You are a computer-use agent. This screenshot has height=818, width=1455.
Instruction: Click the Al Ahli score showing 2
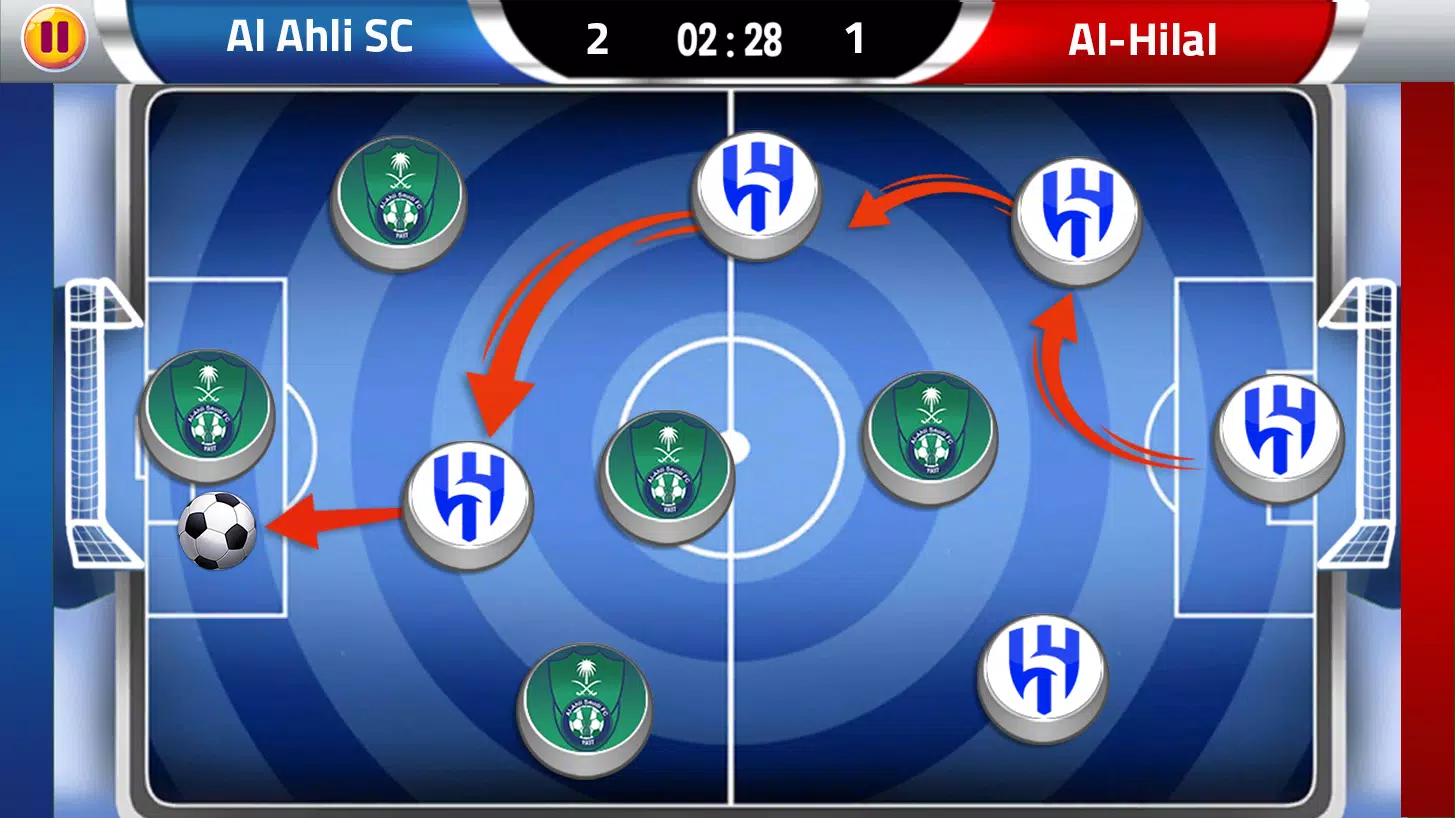(x=596, y=41)
